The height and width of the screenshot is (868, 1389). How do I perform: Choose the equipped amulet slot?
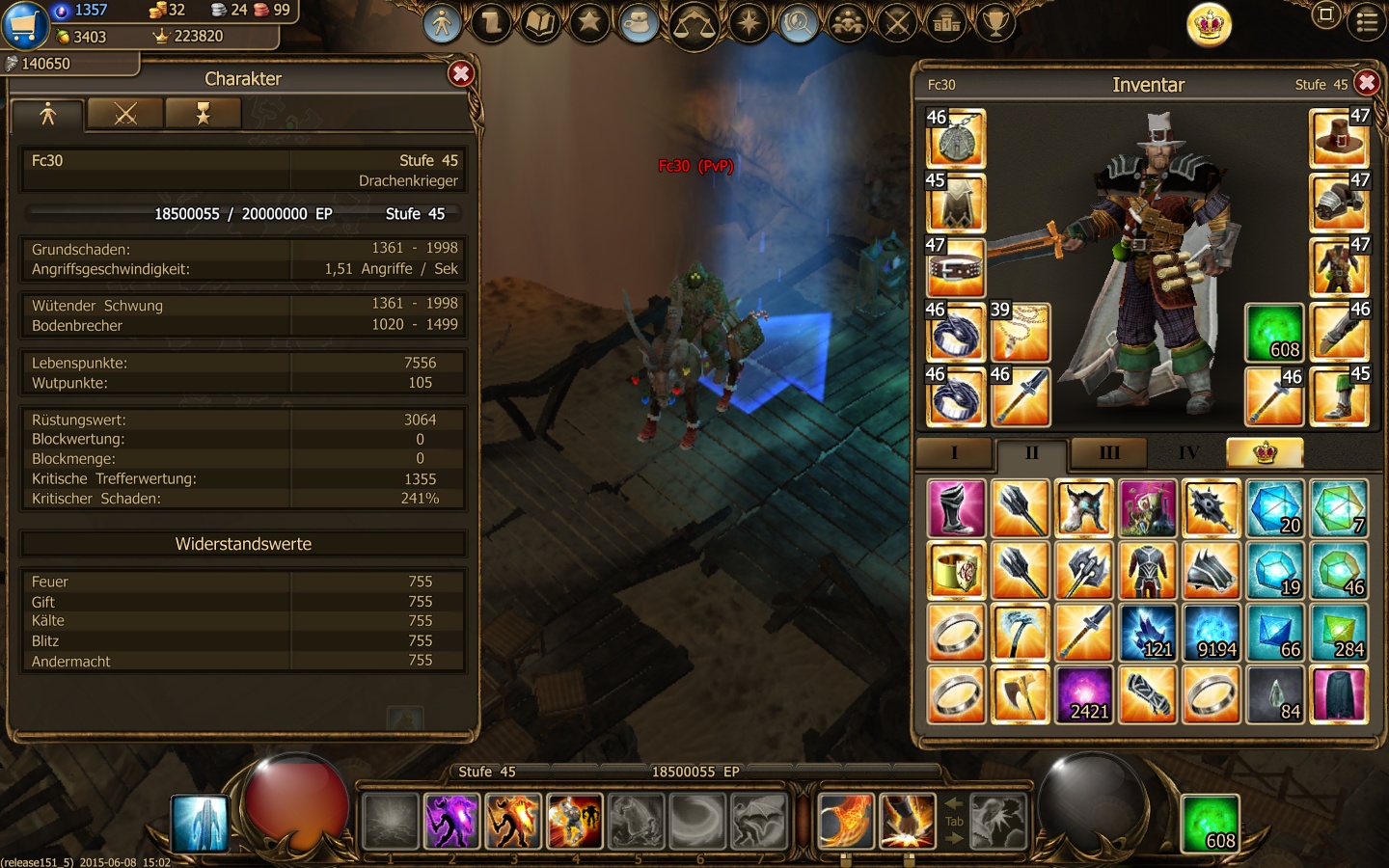[956, 138]
